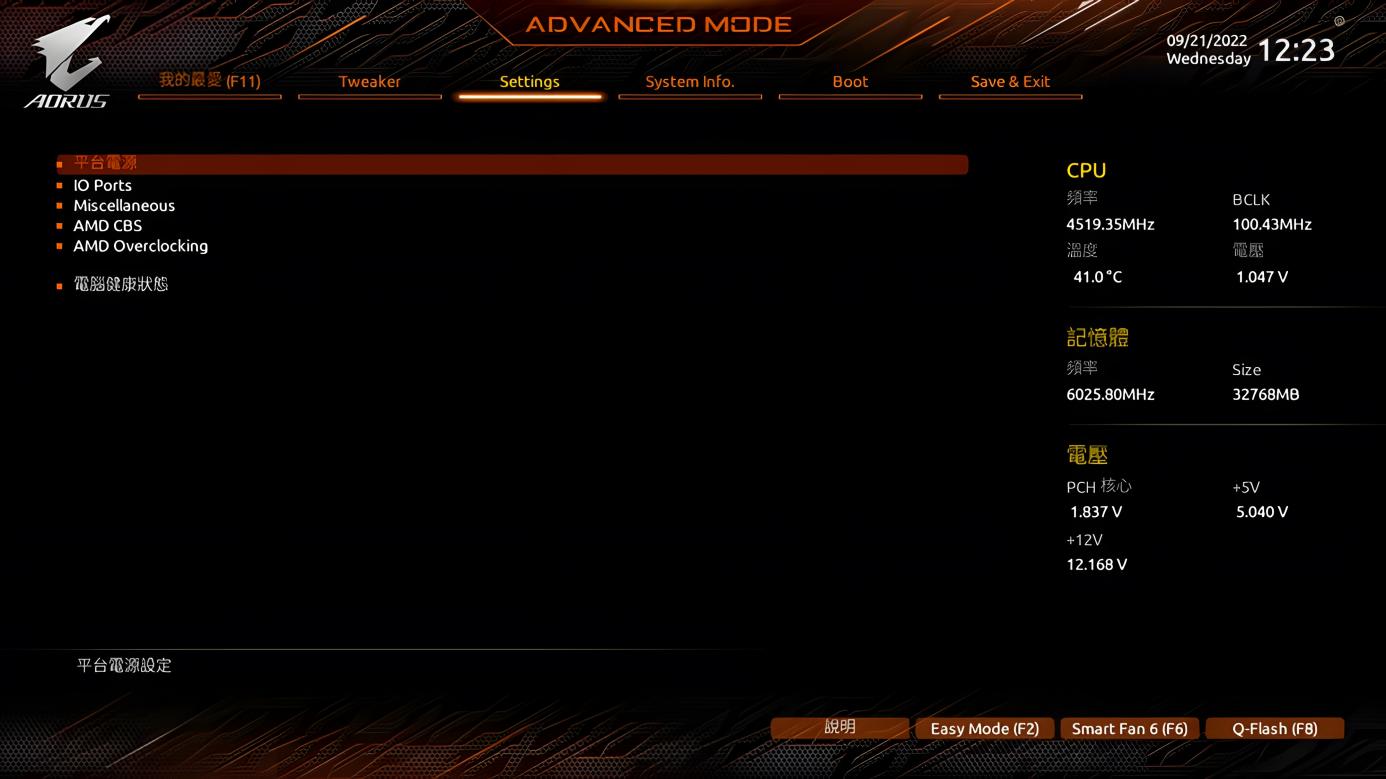The height and width of the screenshot is (779, 1386).
Task: Open Smart Fan 6 settings
Action: (x=1129, y=728)
